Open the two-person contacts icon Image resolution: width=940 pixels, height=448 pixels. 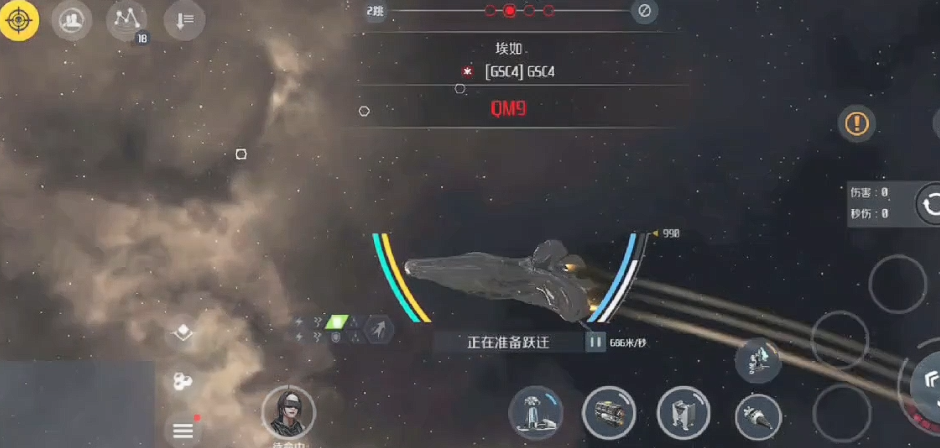(69, 20)
